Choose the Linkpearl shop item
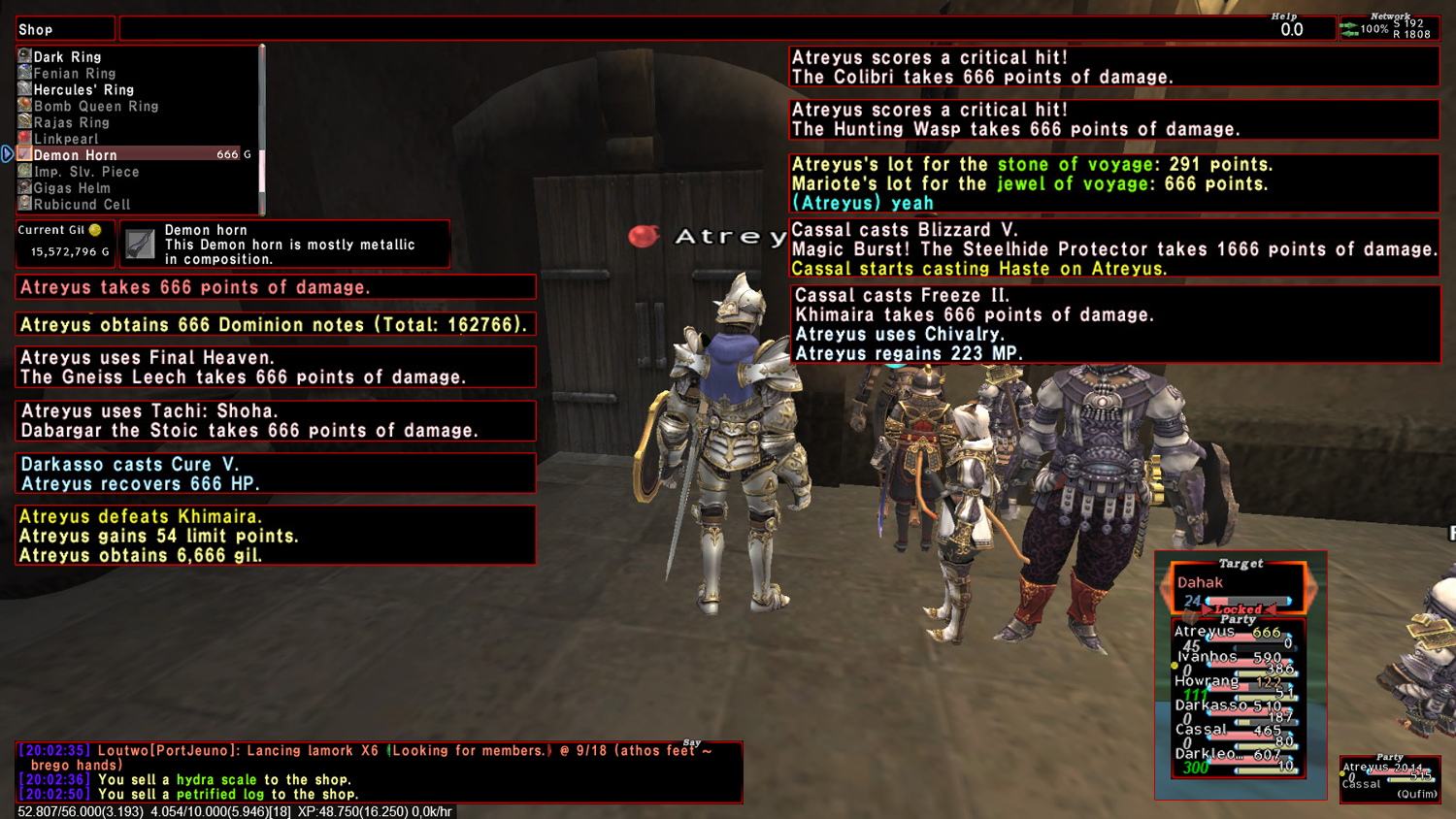This screenshot has width=1456, height=819. click(66, 139)
